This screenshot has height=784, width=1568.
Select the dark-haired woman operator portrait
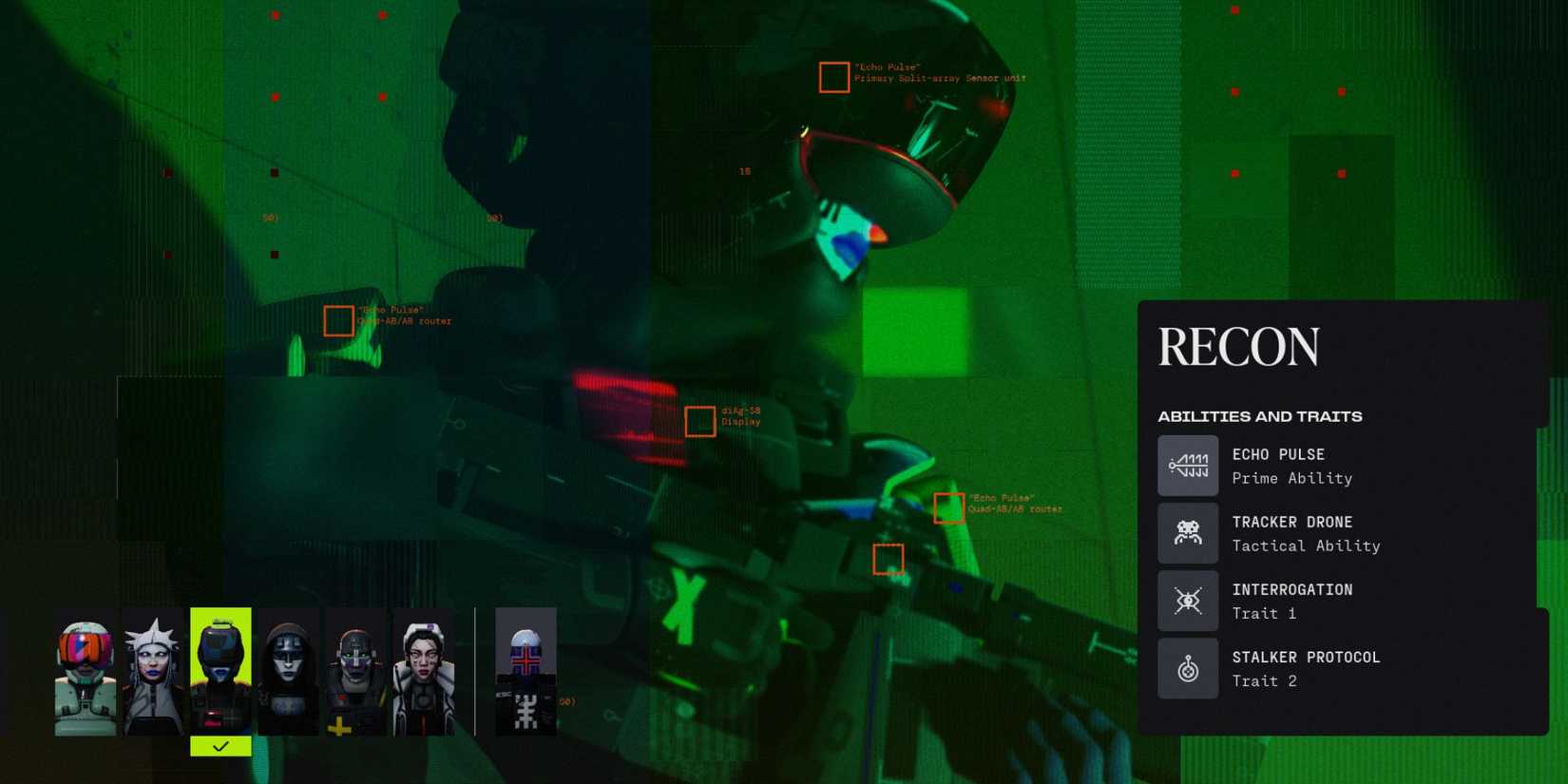pos(423,670)
